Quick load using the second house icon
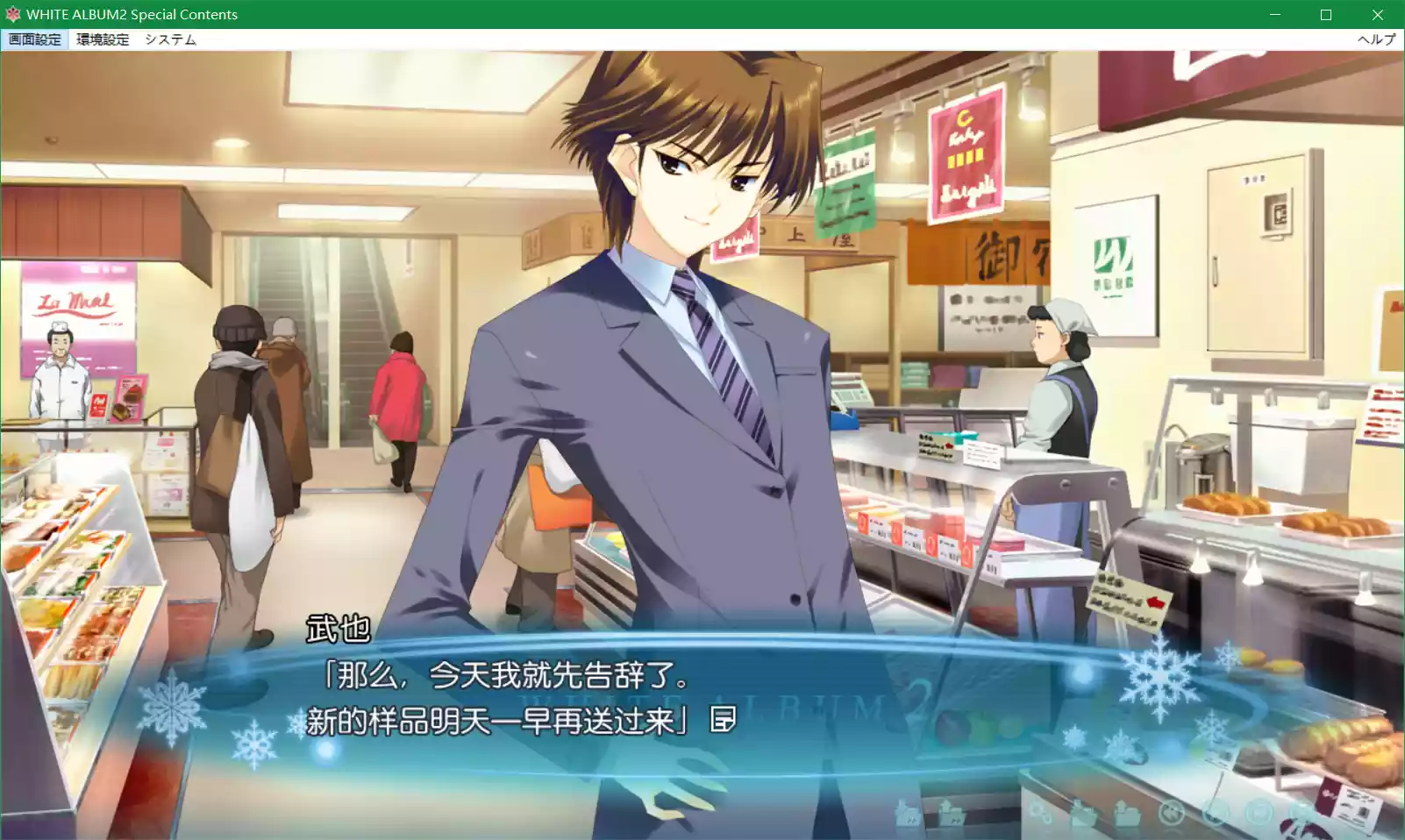 [x=952, y=813]
